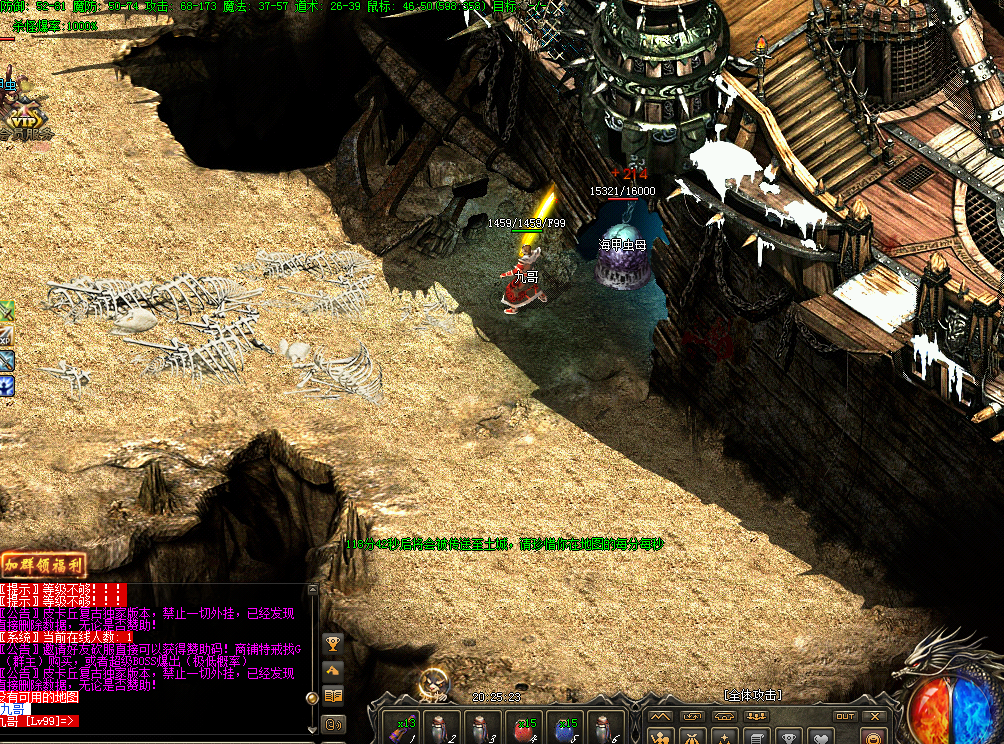This screenshot has width=1004, height=744.
Task: Click the OUT button
Action: pyautogui.click(x=846, y=716)
